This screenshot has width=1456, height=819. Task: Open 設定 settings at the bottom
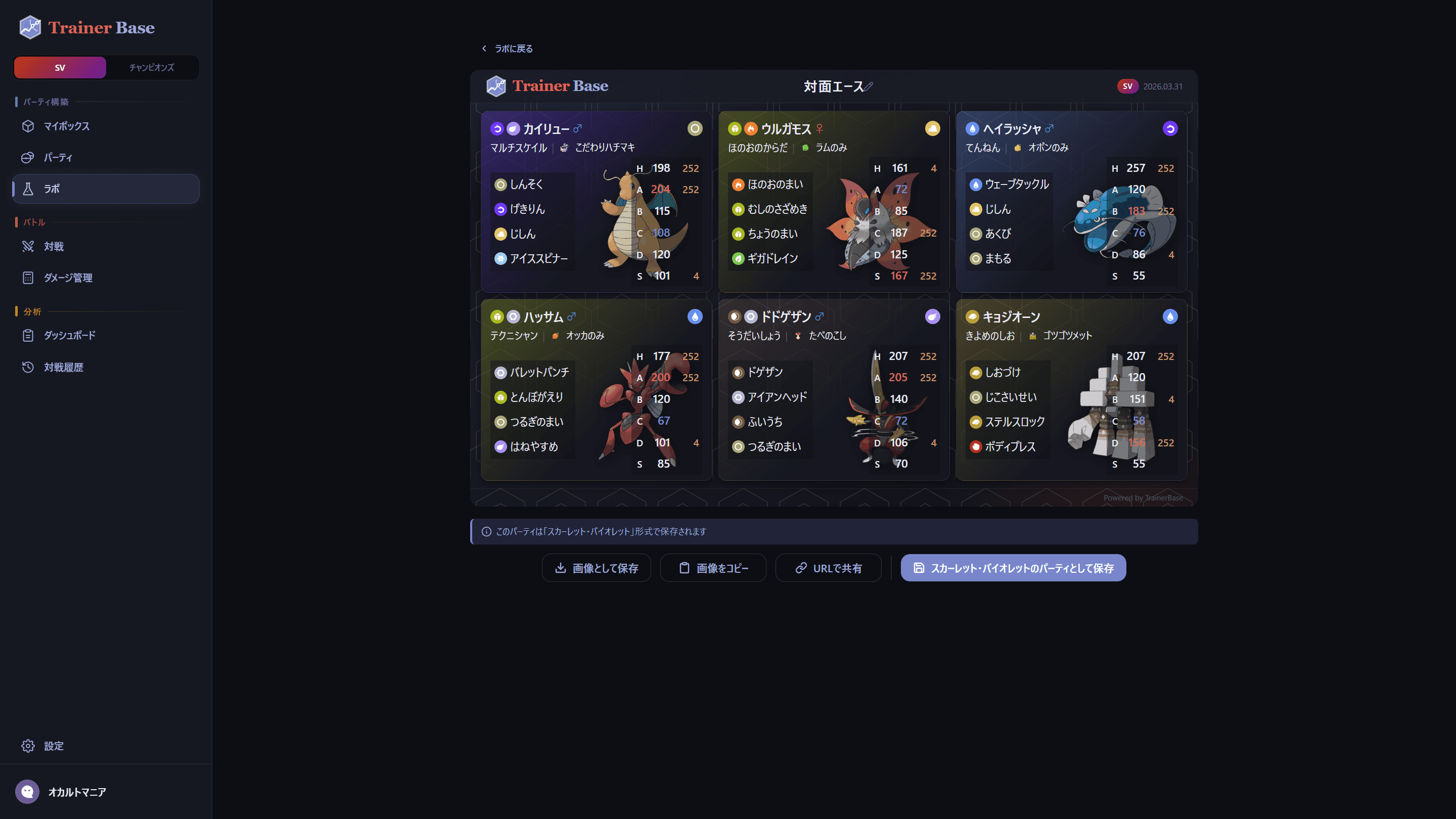pyautogui.click(x=54, y=746)
